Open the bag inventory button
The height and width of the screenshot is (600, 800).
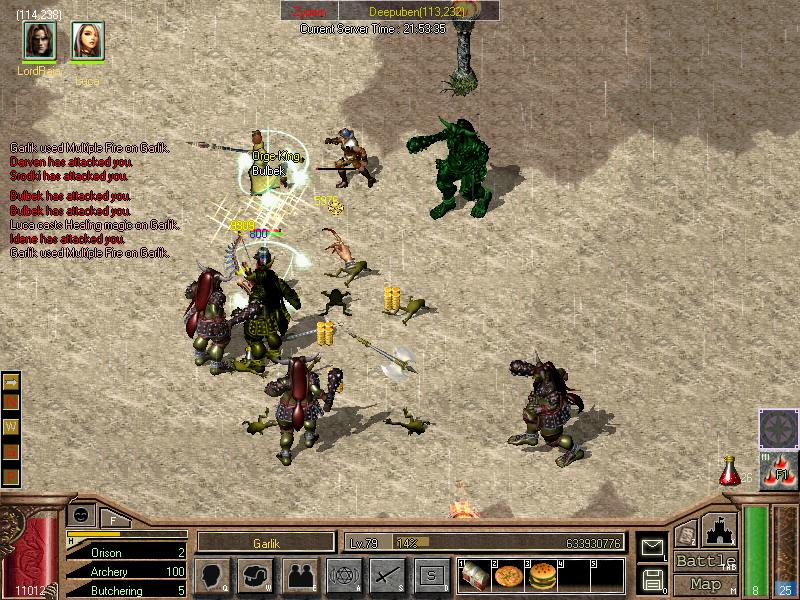click(256, 575)
